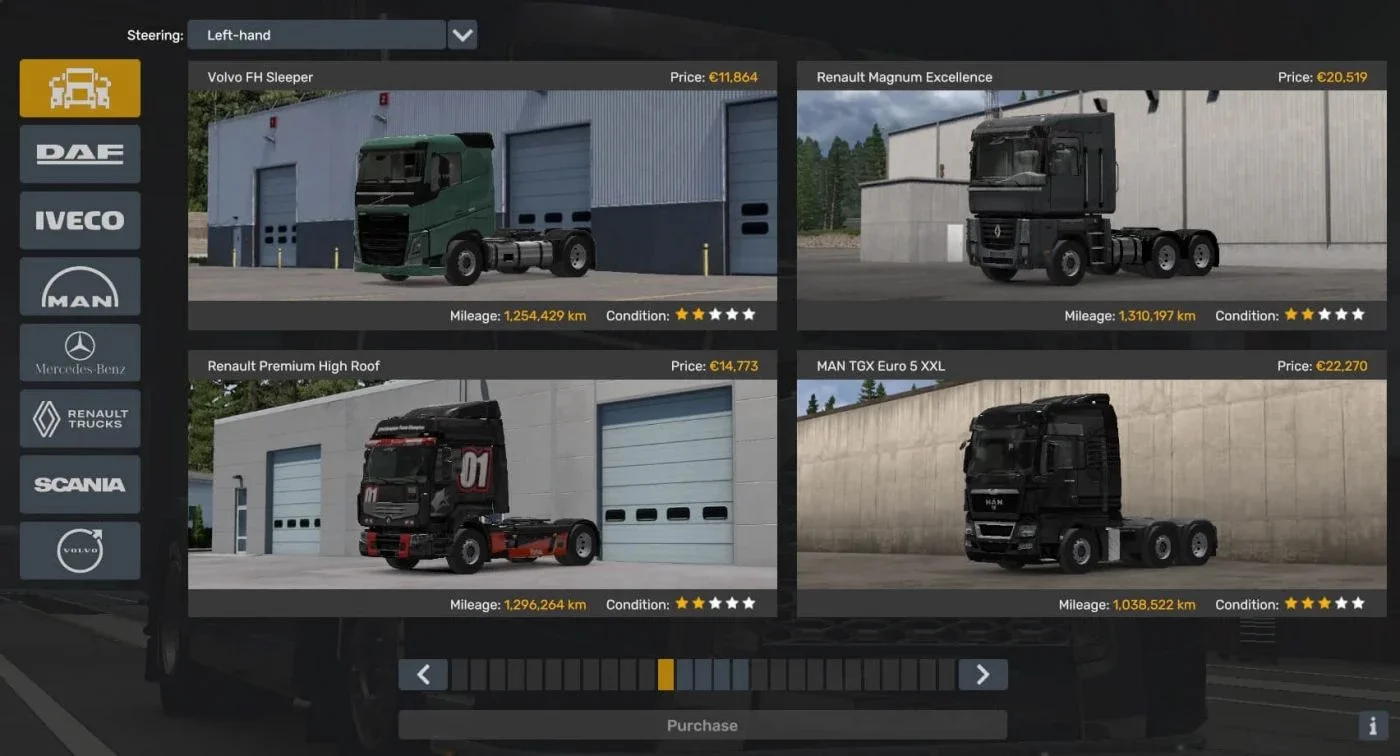Select the all trucks icon in sidebar

point(79,87)
